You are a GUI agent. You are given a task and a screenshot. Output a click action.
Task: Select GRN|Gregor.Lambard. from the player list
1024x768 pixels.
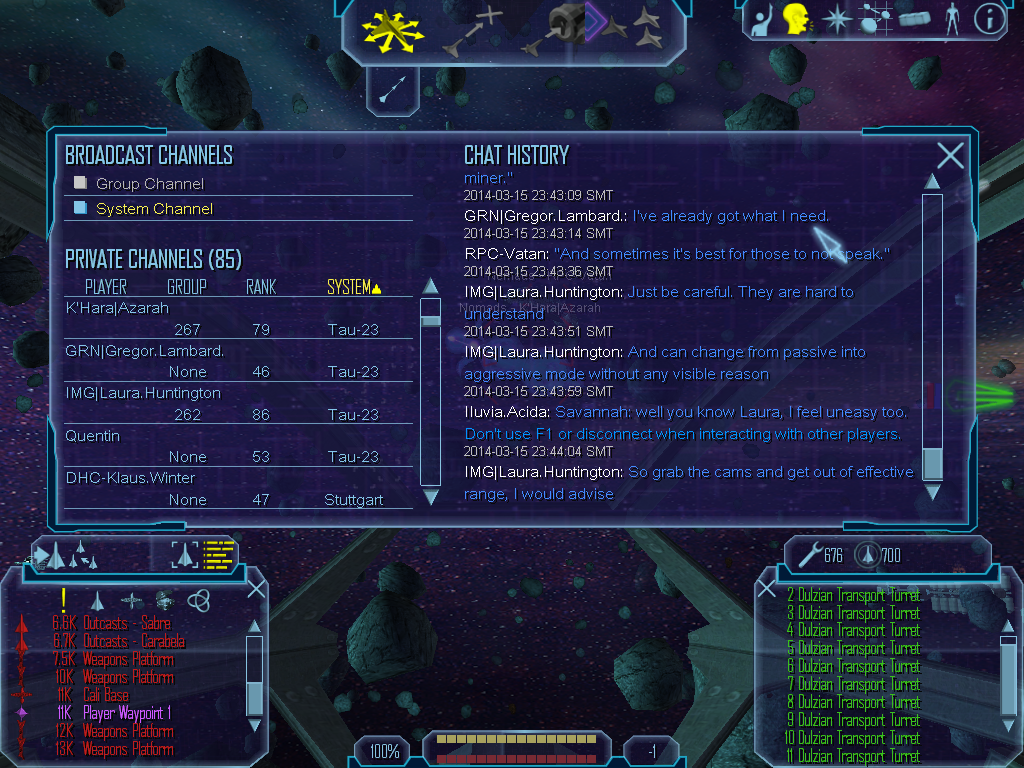click(x=144, y=351)
